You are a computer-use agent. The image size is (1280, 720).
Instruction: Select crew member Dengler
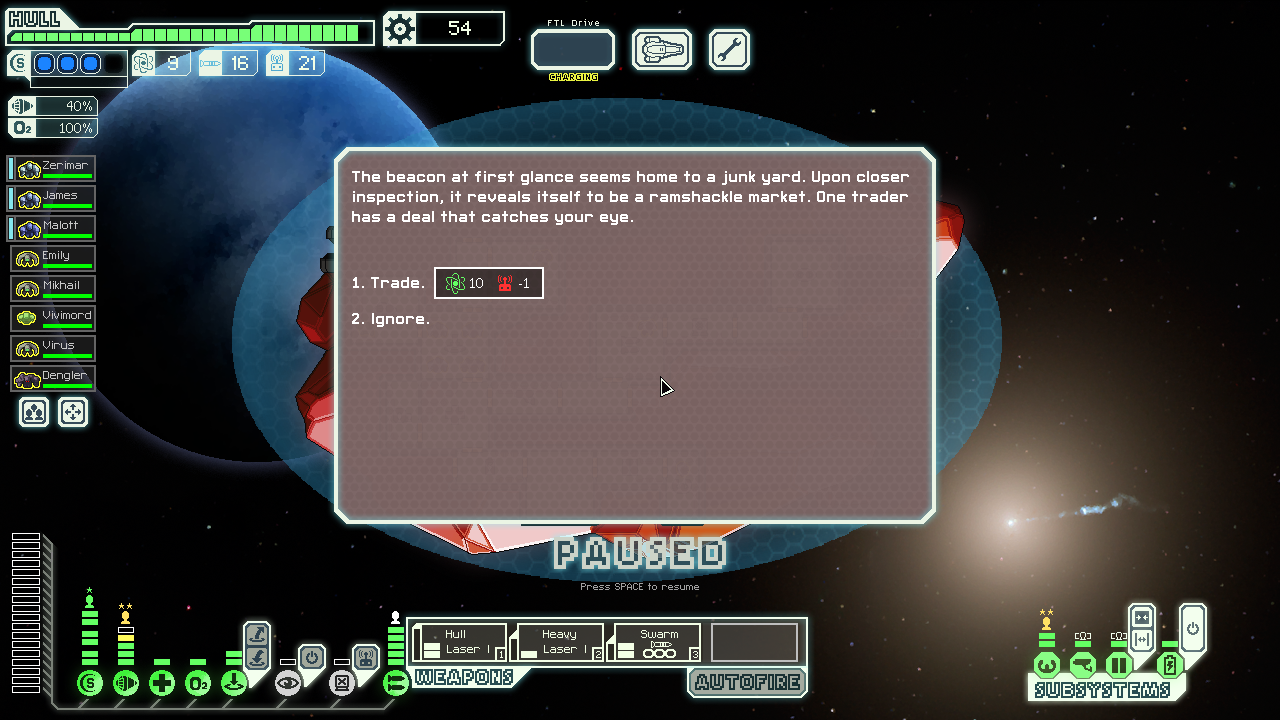point(54,379)
